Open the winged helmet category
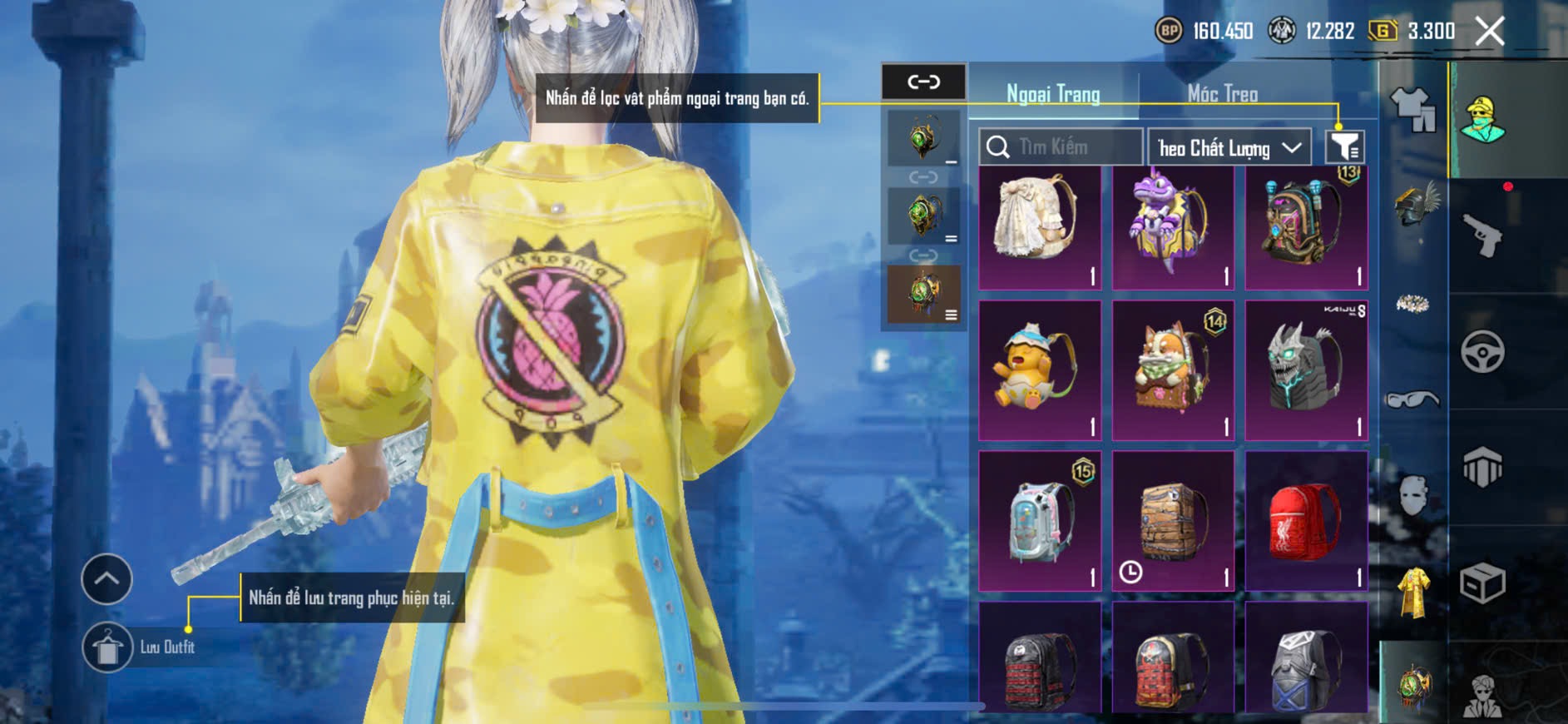This screenshot has height=724, width=1568. (1414, 204)
